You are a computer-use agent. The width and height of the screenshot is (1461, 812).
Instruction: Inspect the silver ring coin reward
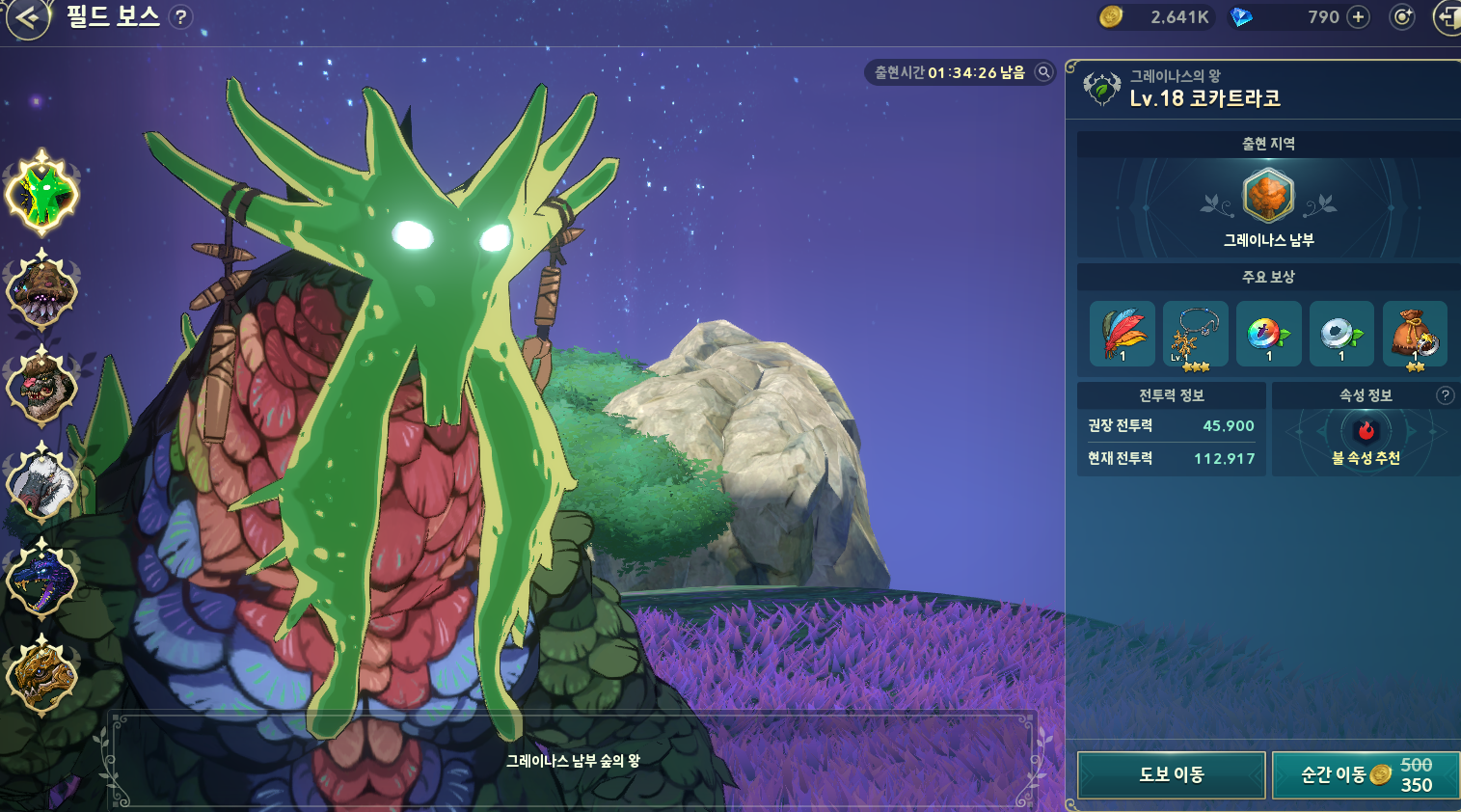(x=1341, y=334)
